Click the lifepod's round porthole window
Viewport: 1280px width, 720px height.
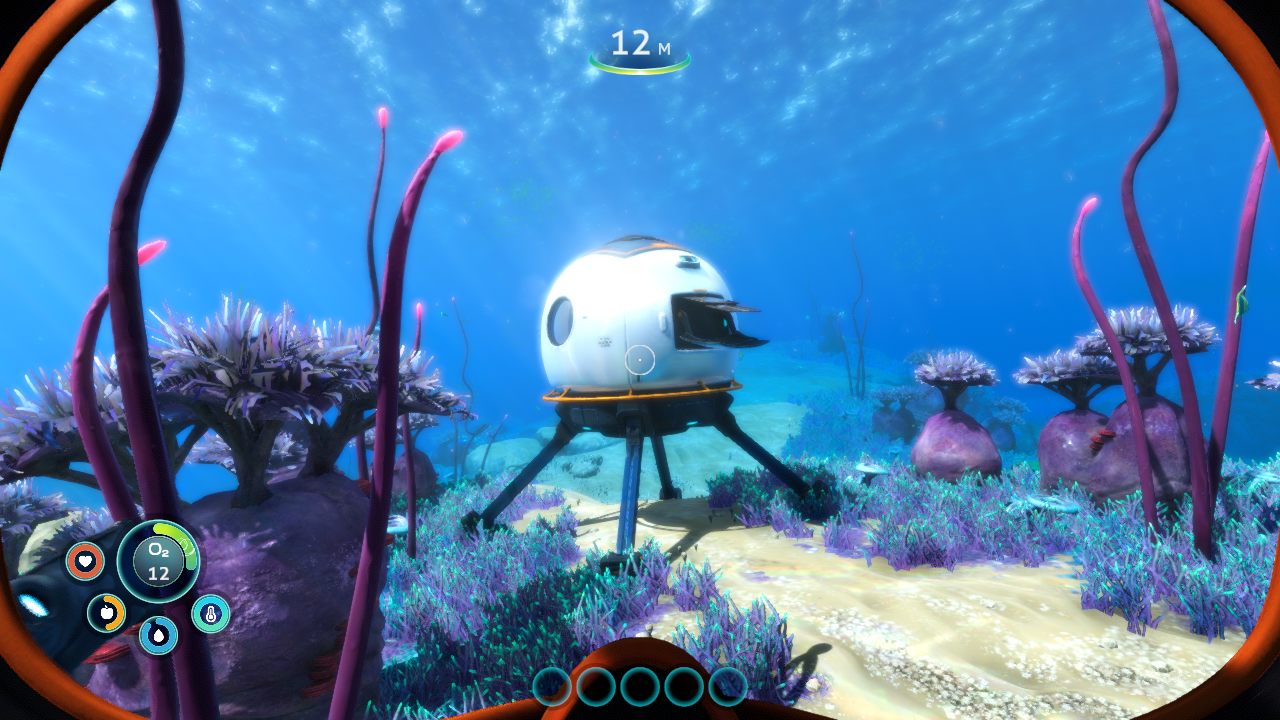pos(560,322)
